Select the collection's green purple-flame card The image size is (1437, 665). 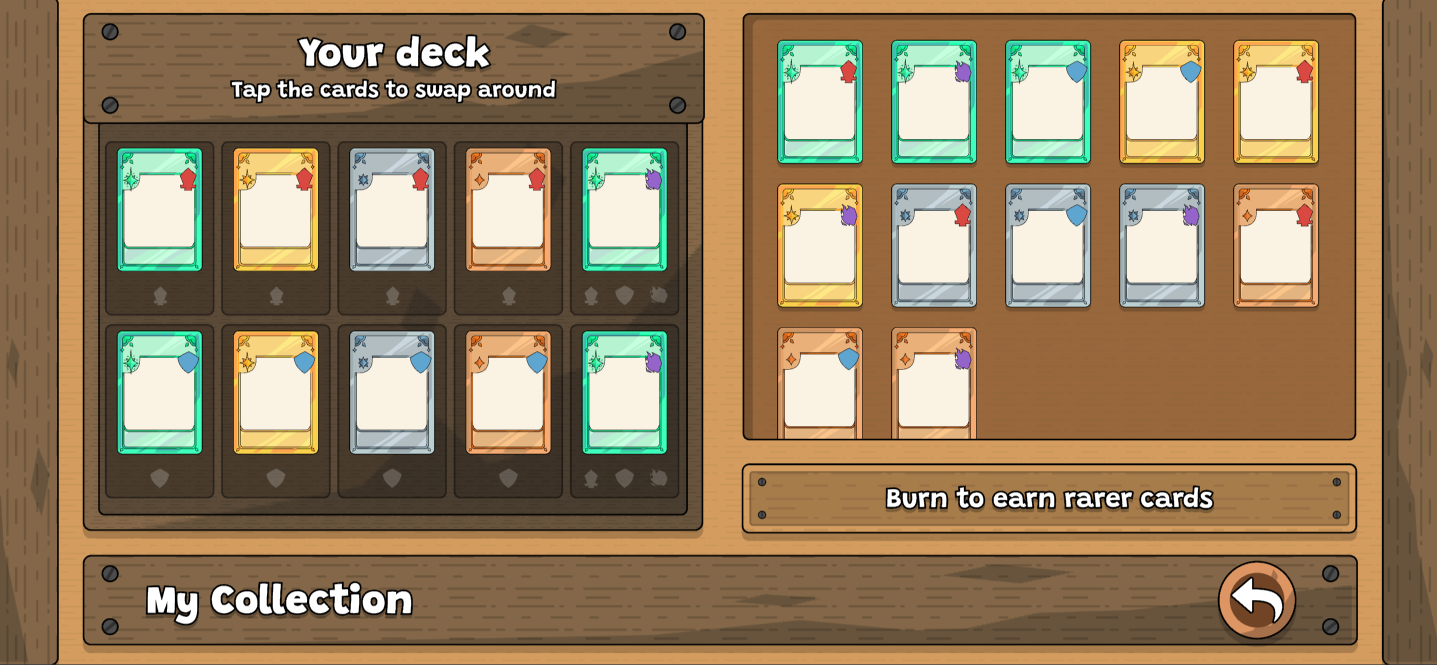934,102
